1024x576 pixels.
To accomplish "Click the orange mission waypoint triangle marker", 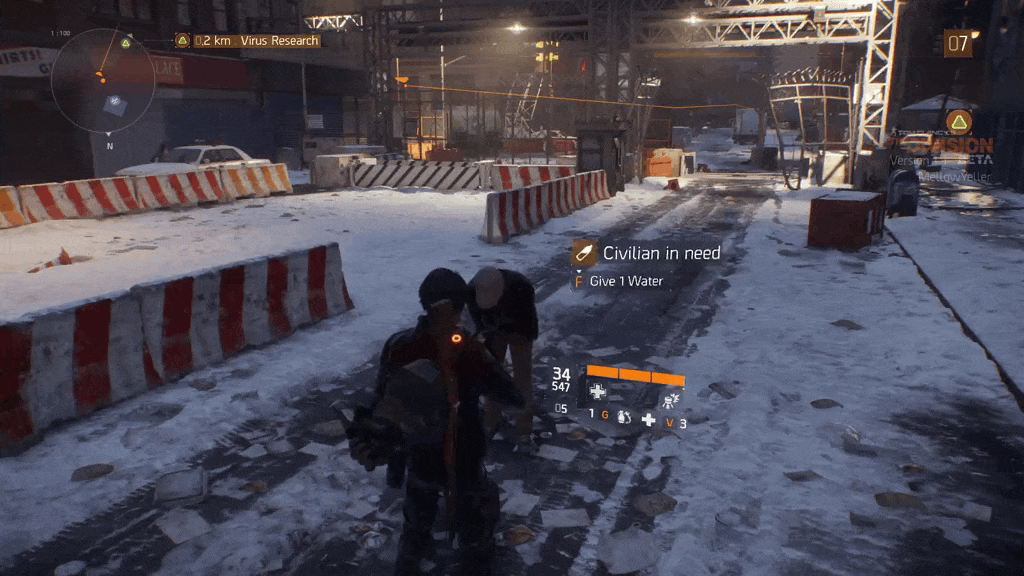I will point(959,122).
